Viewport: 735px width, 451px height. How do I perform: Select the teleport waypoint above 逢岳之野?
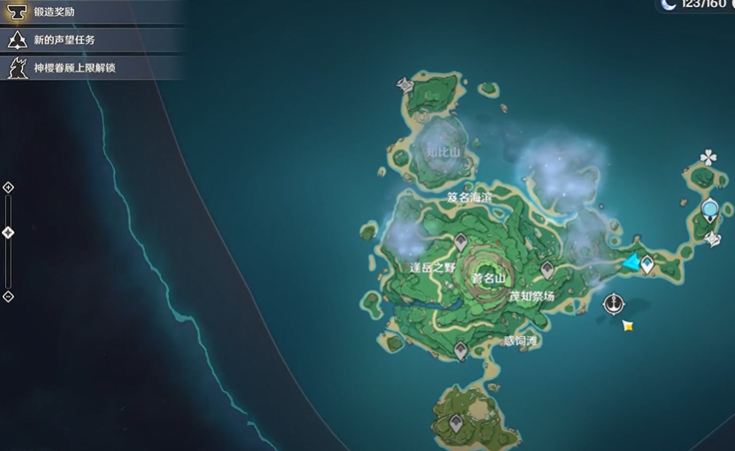pyautogui.click(x=460, y=241)
